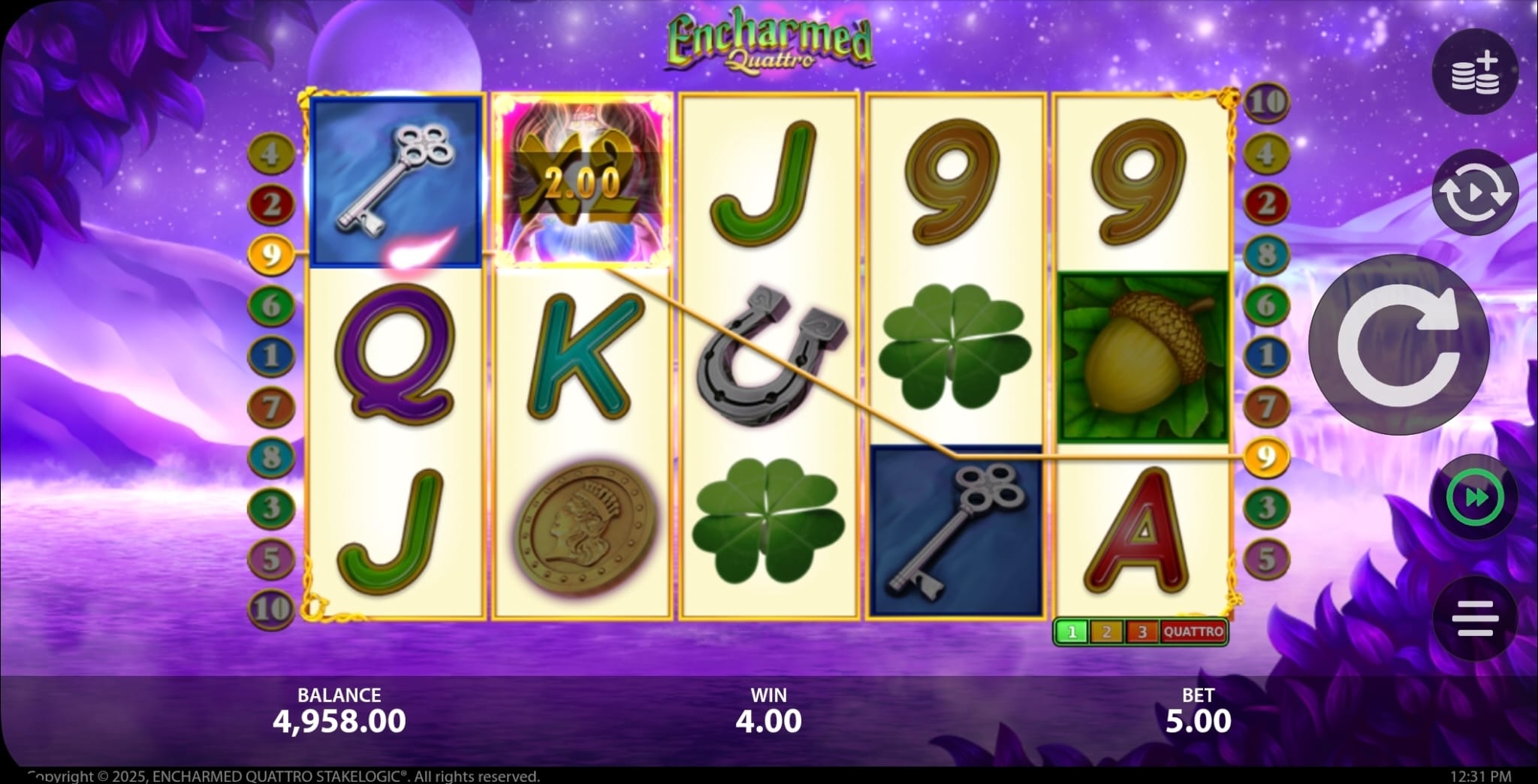The width and height of the screenshot is (1538, 784).
Task: Activate the autoplay button
Action: (1475, 192)
